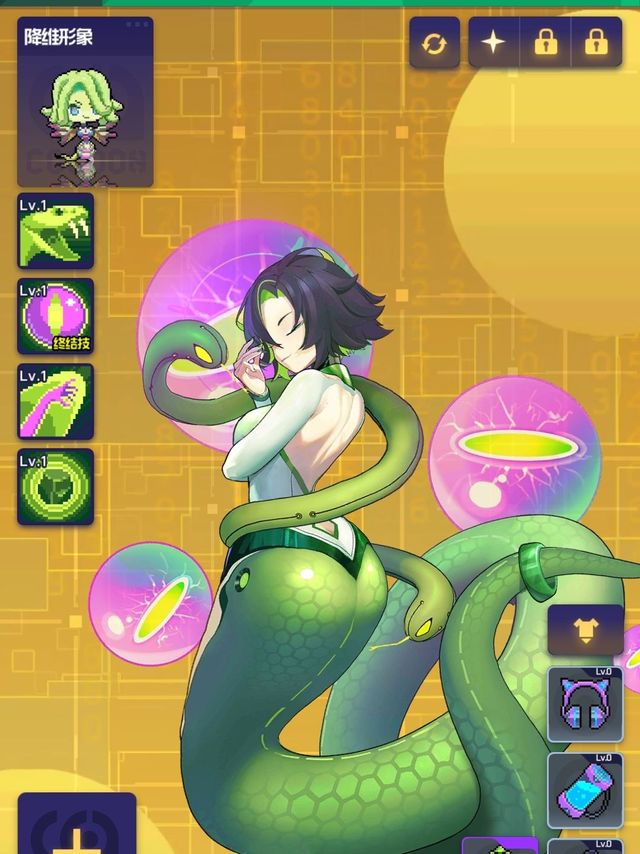Click the circular arrows swap button
Viewport: 640px width, 854px height.
pos(435,43)
